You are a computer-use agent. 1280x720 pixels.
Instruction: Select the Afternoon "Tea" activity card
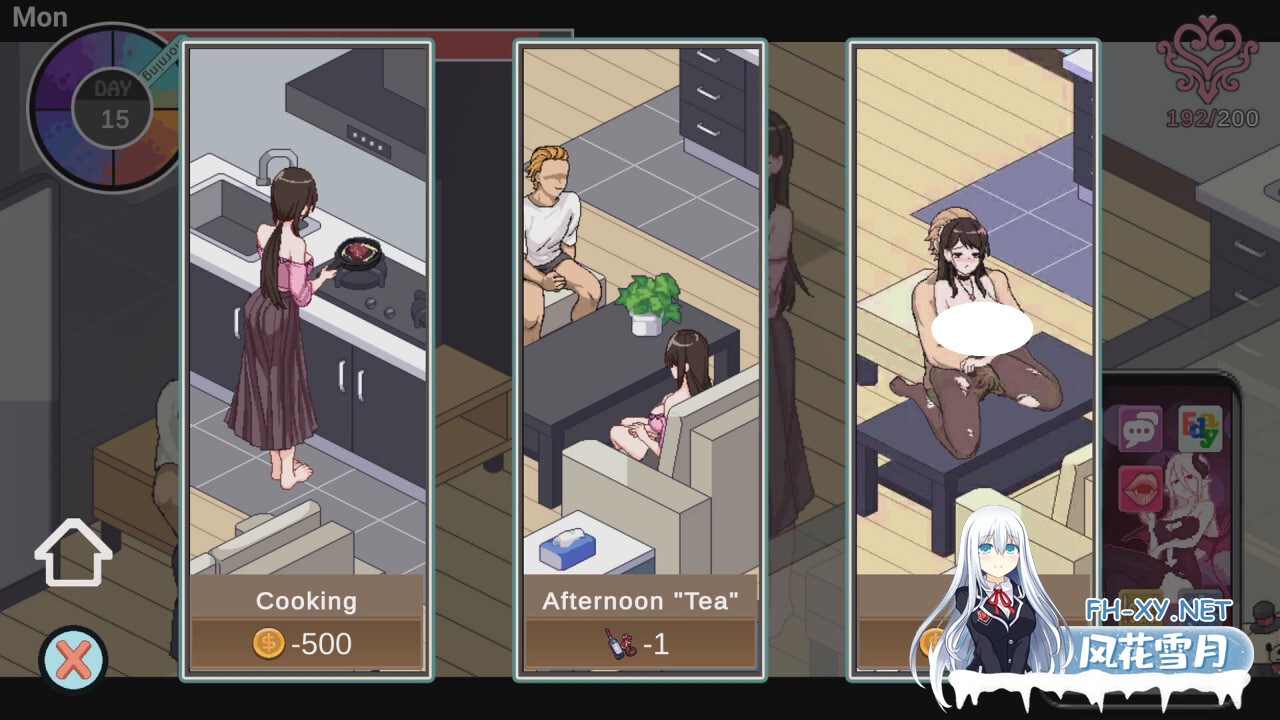(639, 350)
